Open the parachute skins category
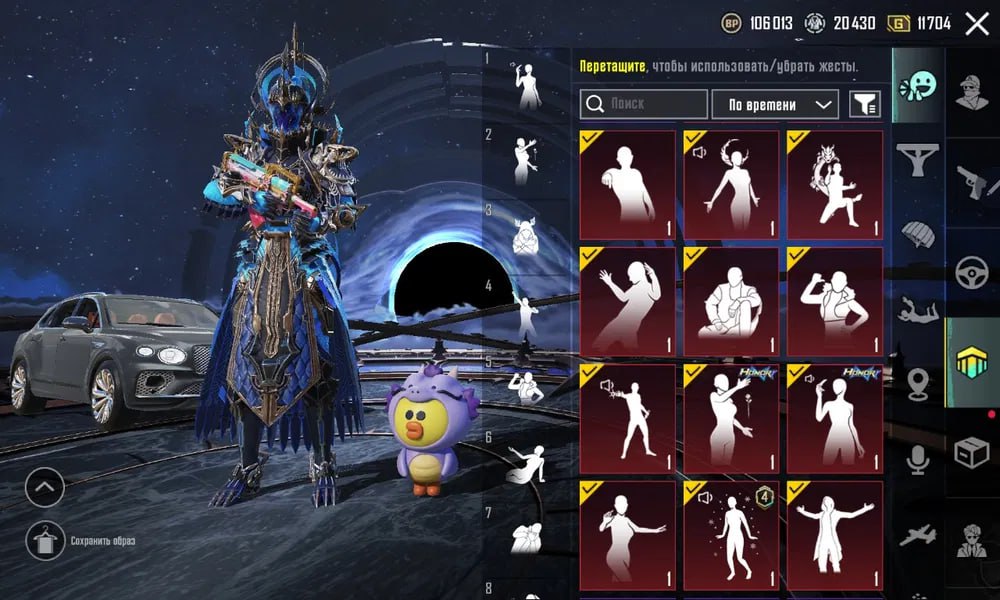The height and width of the screenshot is (600, 1000). click(x=916, y=234)
